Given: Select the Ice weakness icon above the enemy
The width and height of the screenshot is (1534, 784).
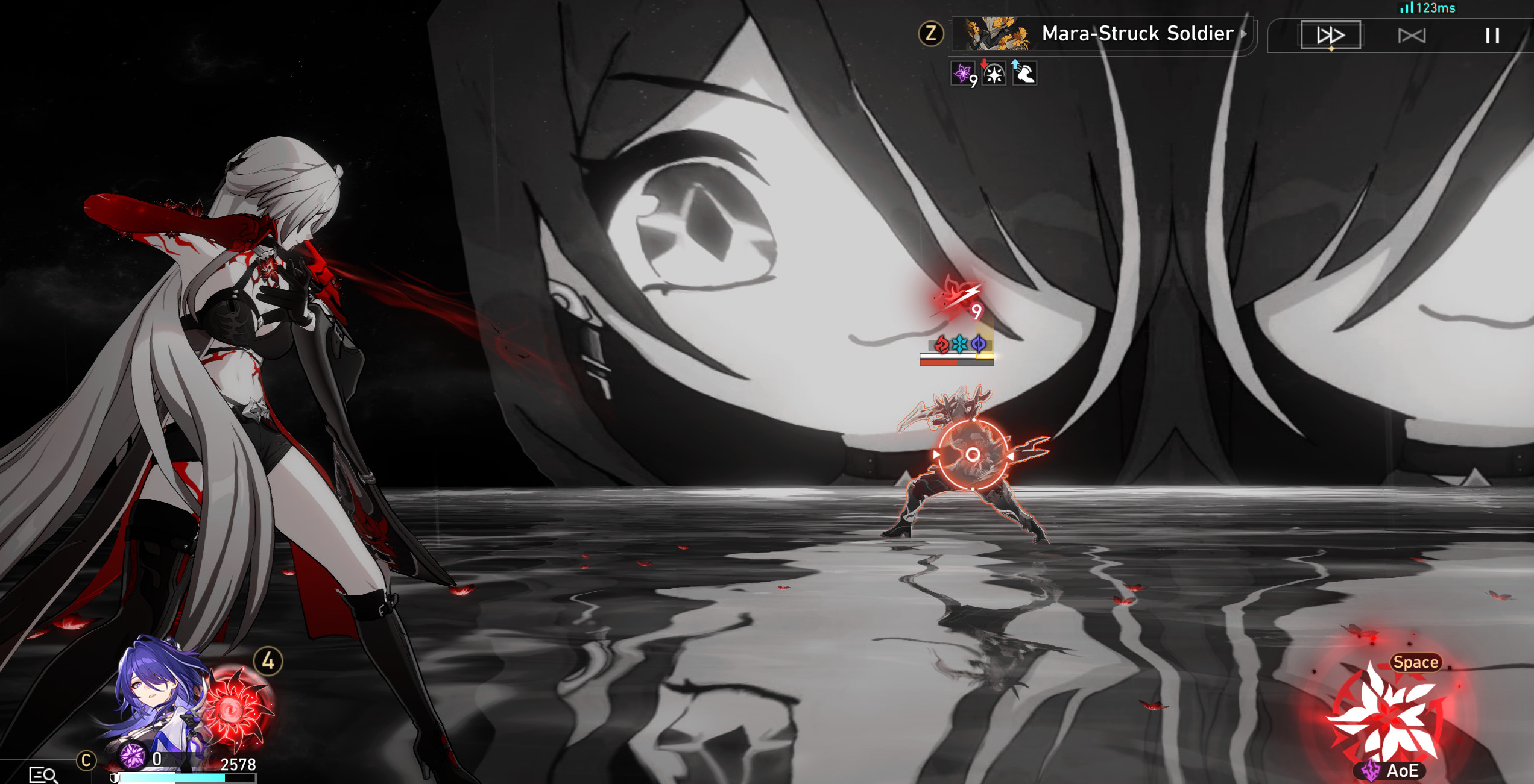Looking at the screenshot, I should tap(959, 345).
